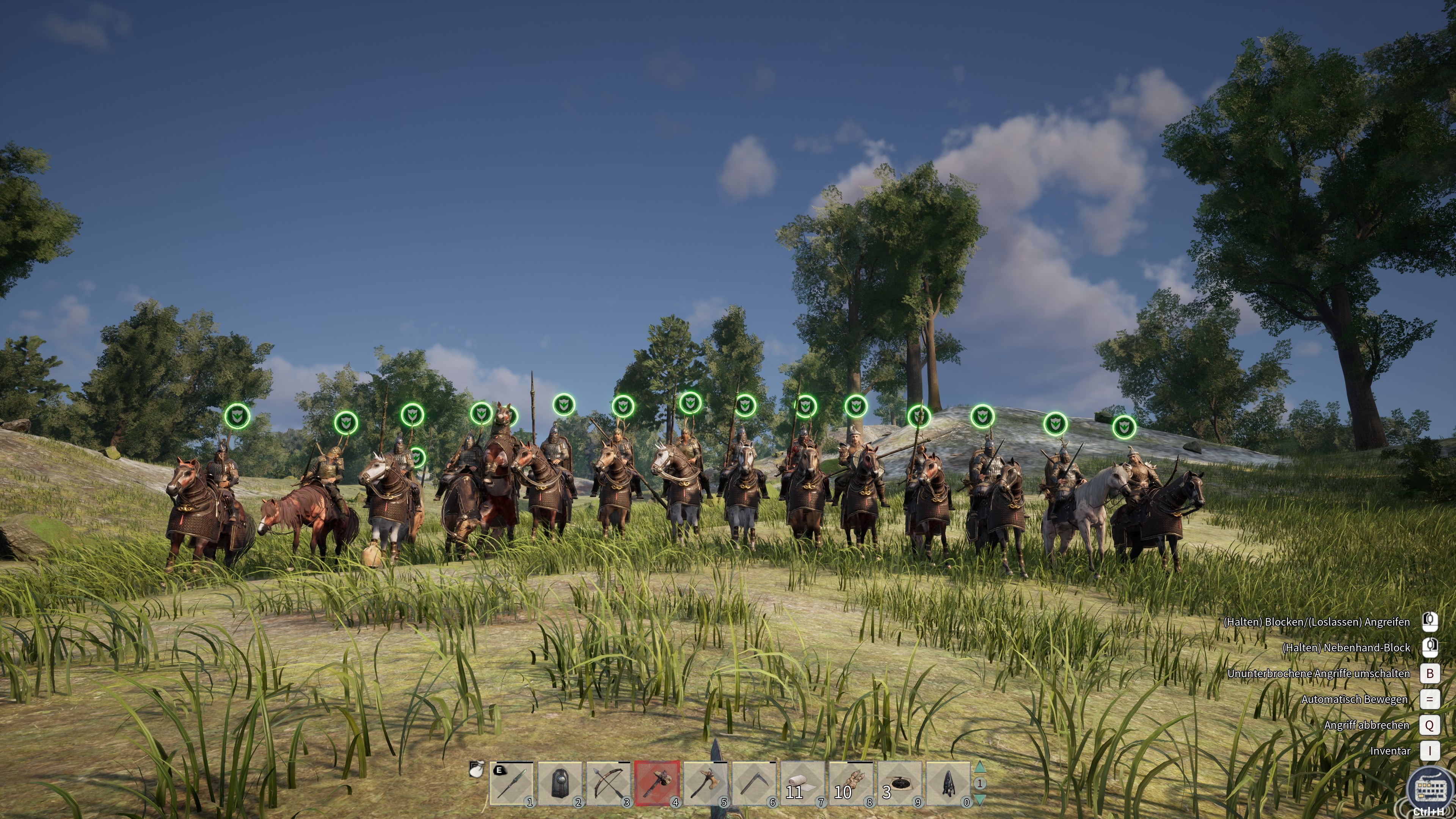Select the highlighted stone hammer slot
This screenshot has width=1456, height=819.
click(x=657, y=783)
